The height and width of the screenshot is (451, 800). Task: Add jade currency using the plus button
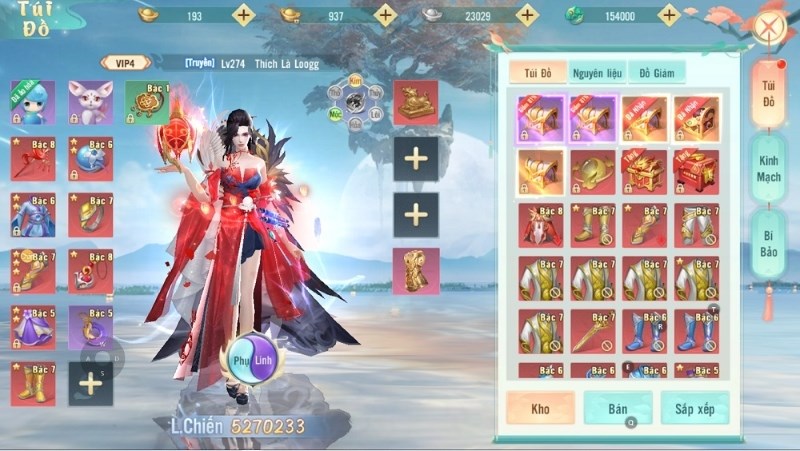point(668,15)
